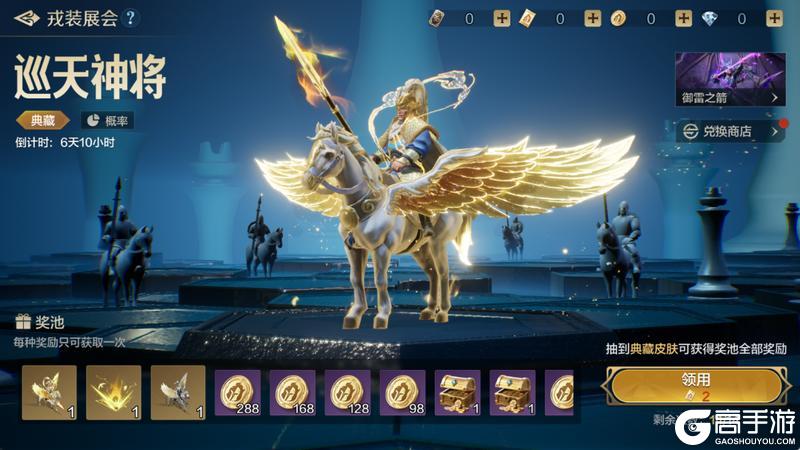Open the question mark help icon

(x=131, y=18)
